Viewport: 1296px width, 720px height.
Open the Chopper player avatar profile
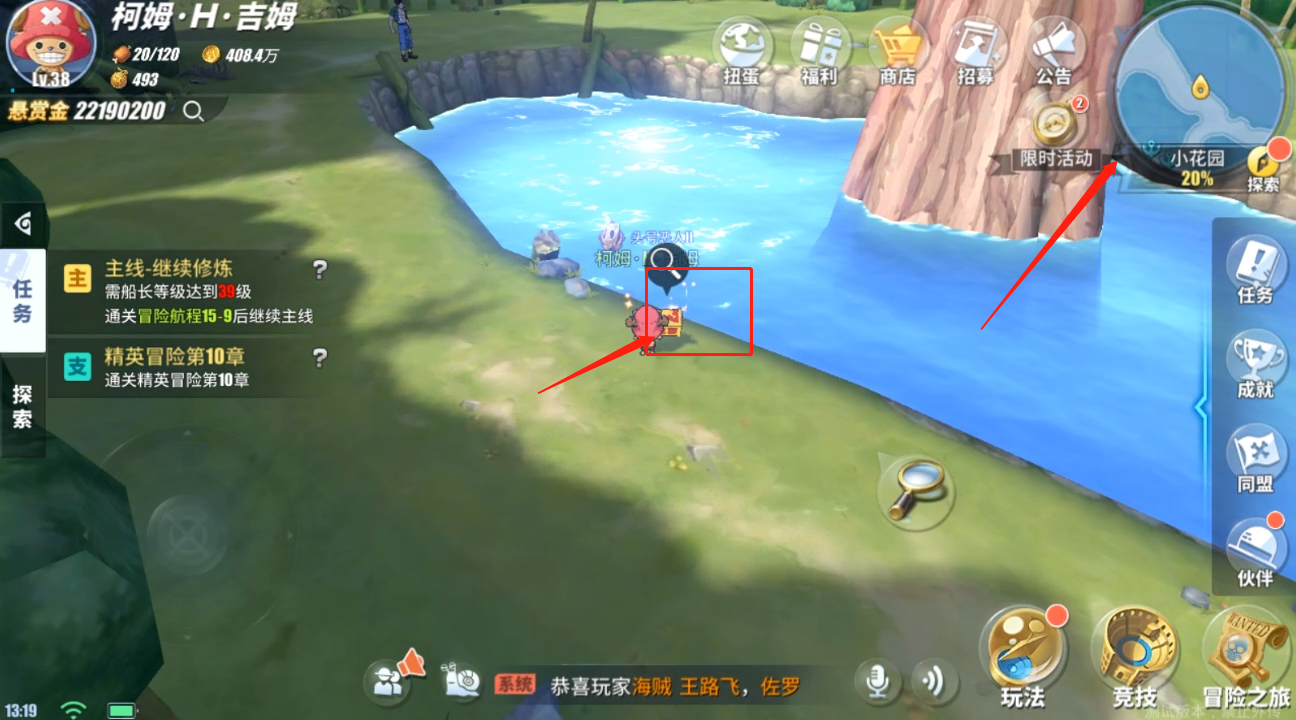[x=45, y=42]
